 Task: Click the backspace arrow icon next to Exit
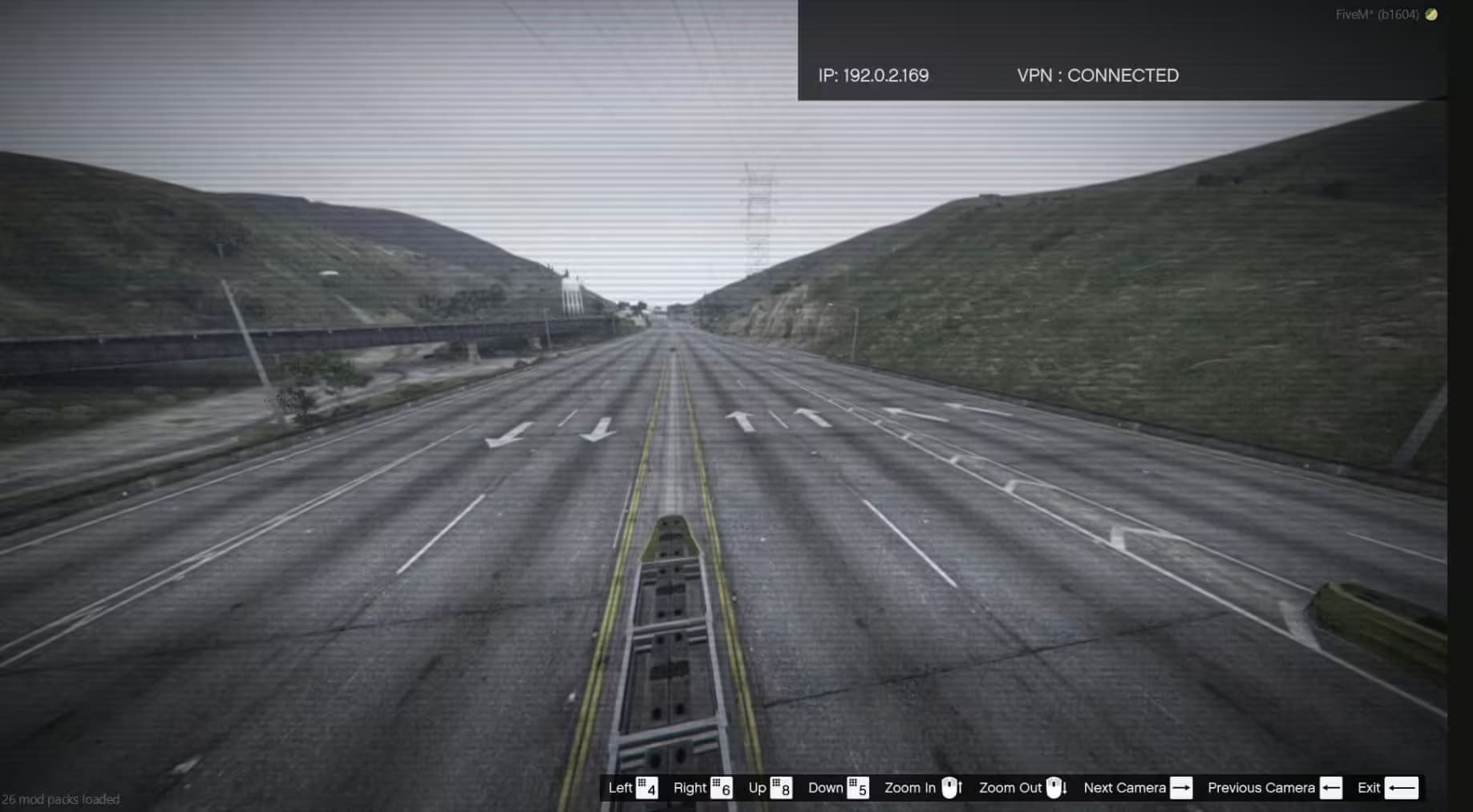[x=1400, y=788]
